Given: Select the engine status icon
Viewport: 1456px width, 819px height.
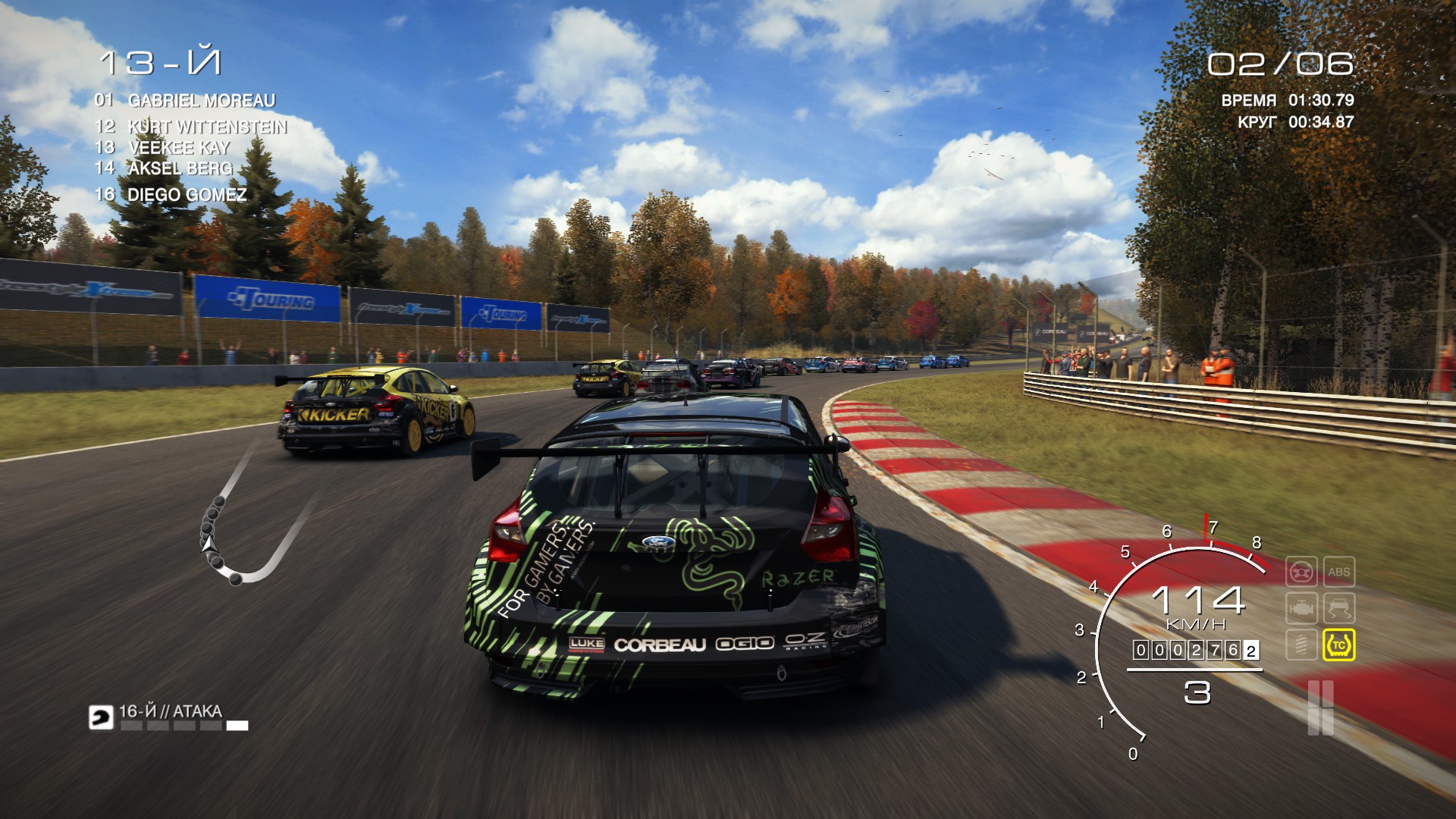Looking at the screenshot, I should [1301, 608].
